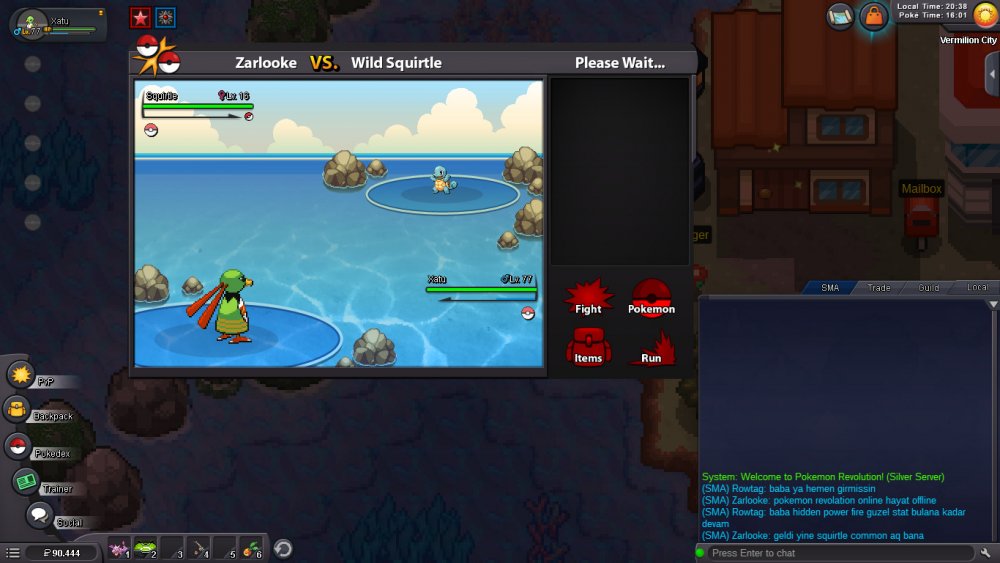
Task: Open chat settings with the wrench icon
Action: pos(987,553)
